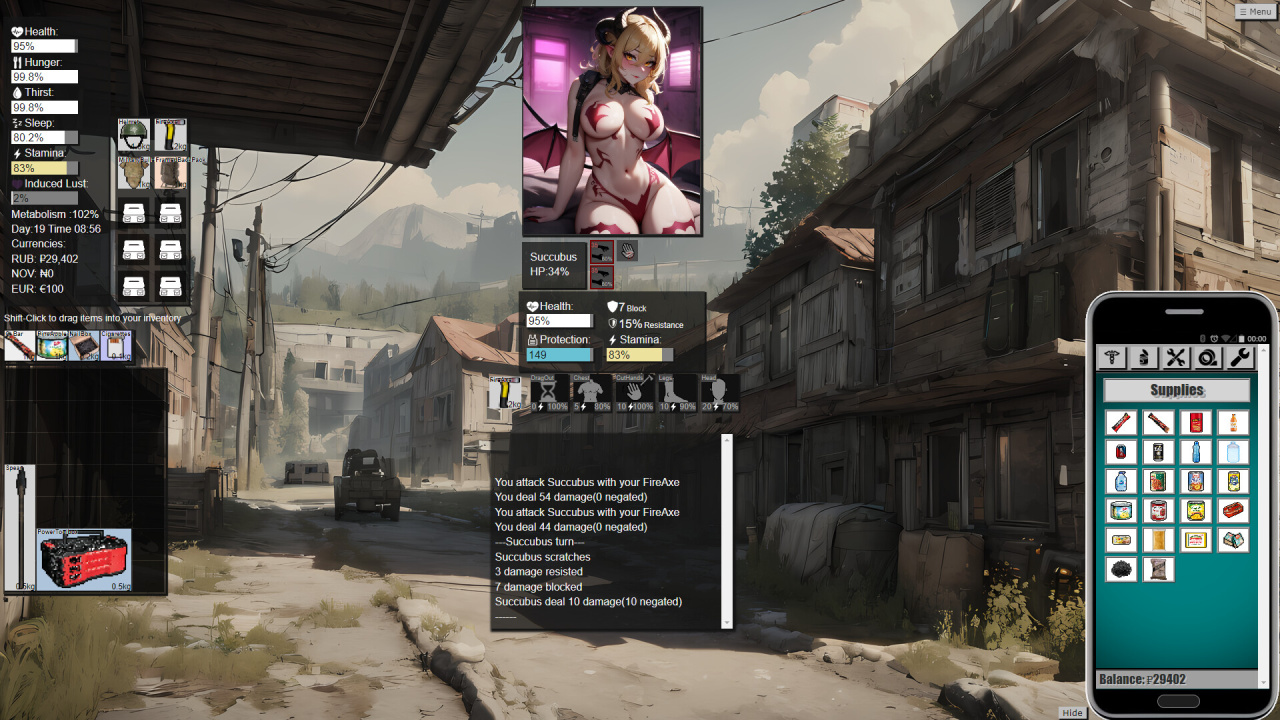
Task: Open the medical caduceus tab on phone
Action: click(x=1112, y=357)
